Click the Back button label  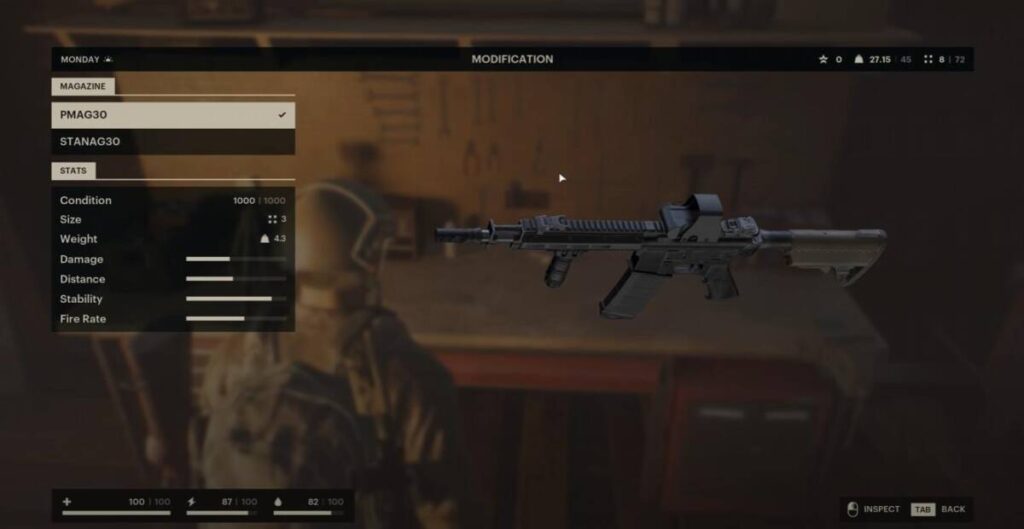click(952, 509)
